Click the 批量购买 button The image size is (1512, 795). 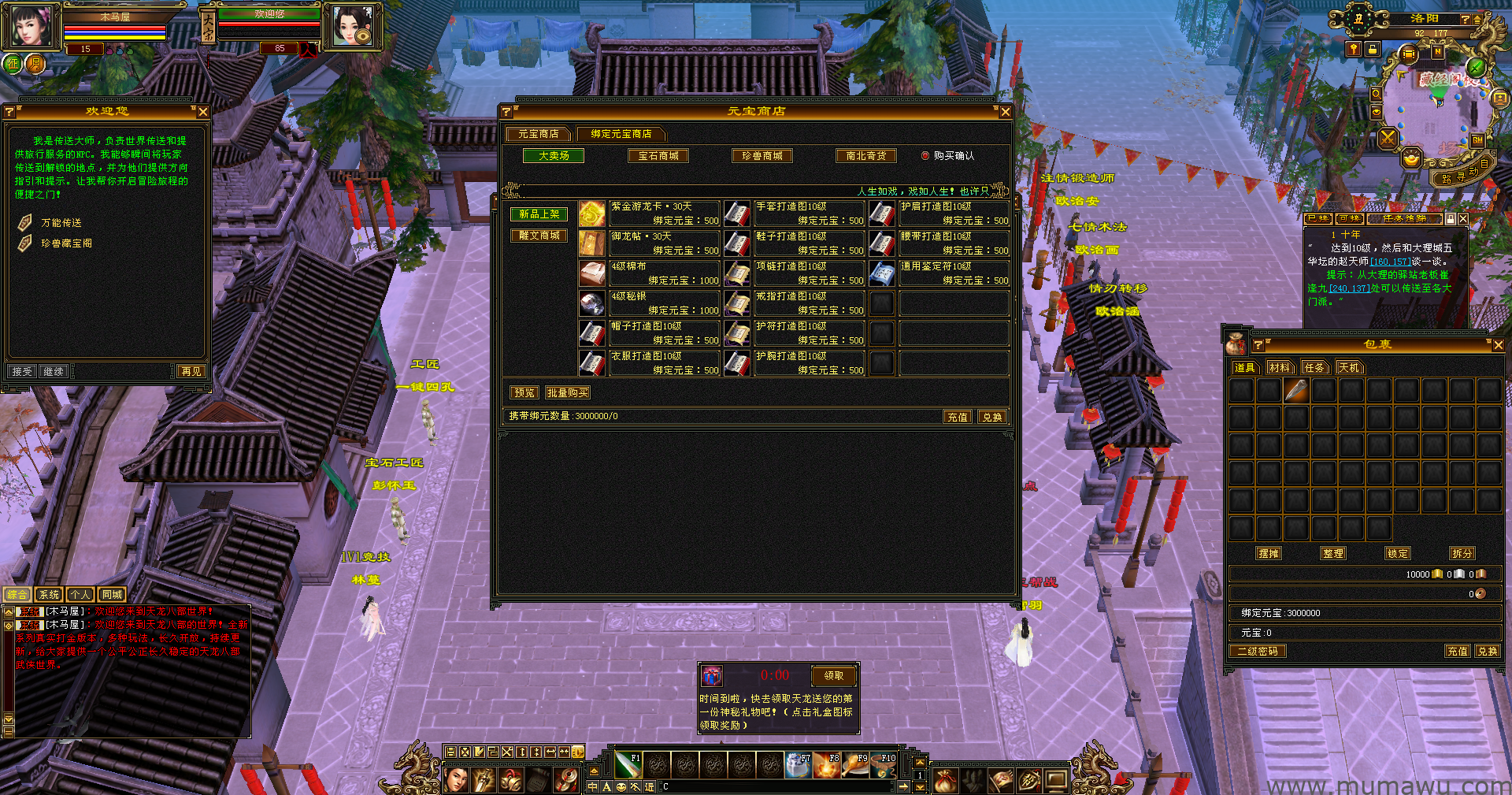[x=567, y=392]
